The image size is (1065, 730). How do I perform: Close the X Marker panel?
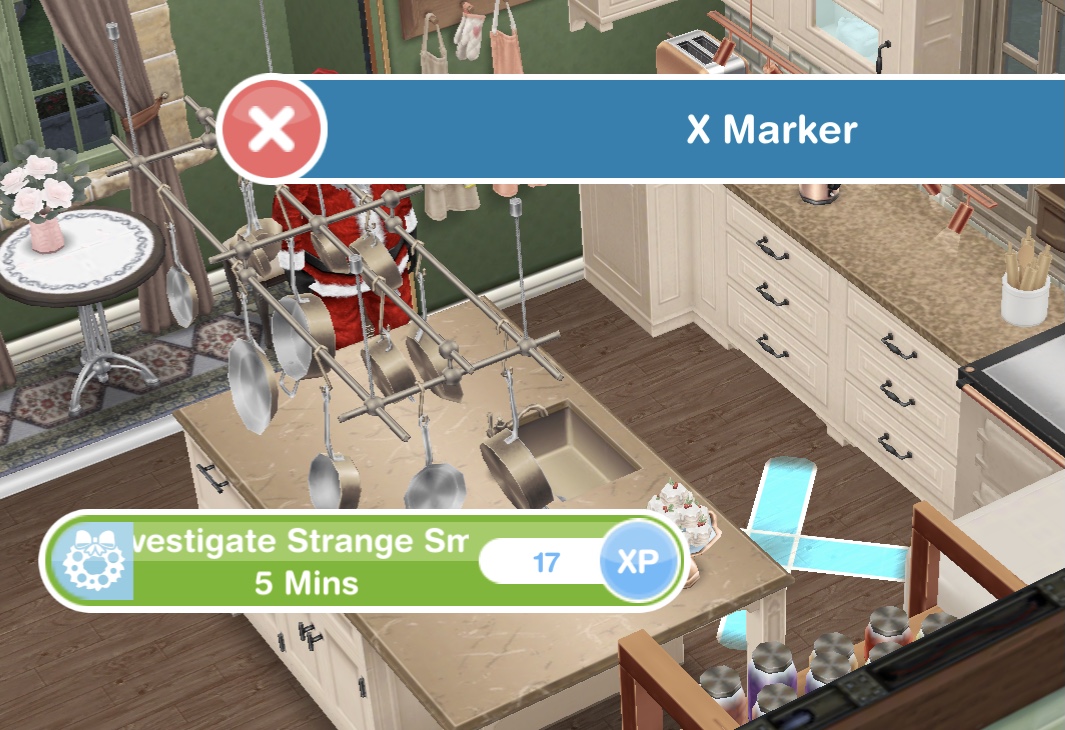(272, 130)
